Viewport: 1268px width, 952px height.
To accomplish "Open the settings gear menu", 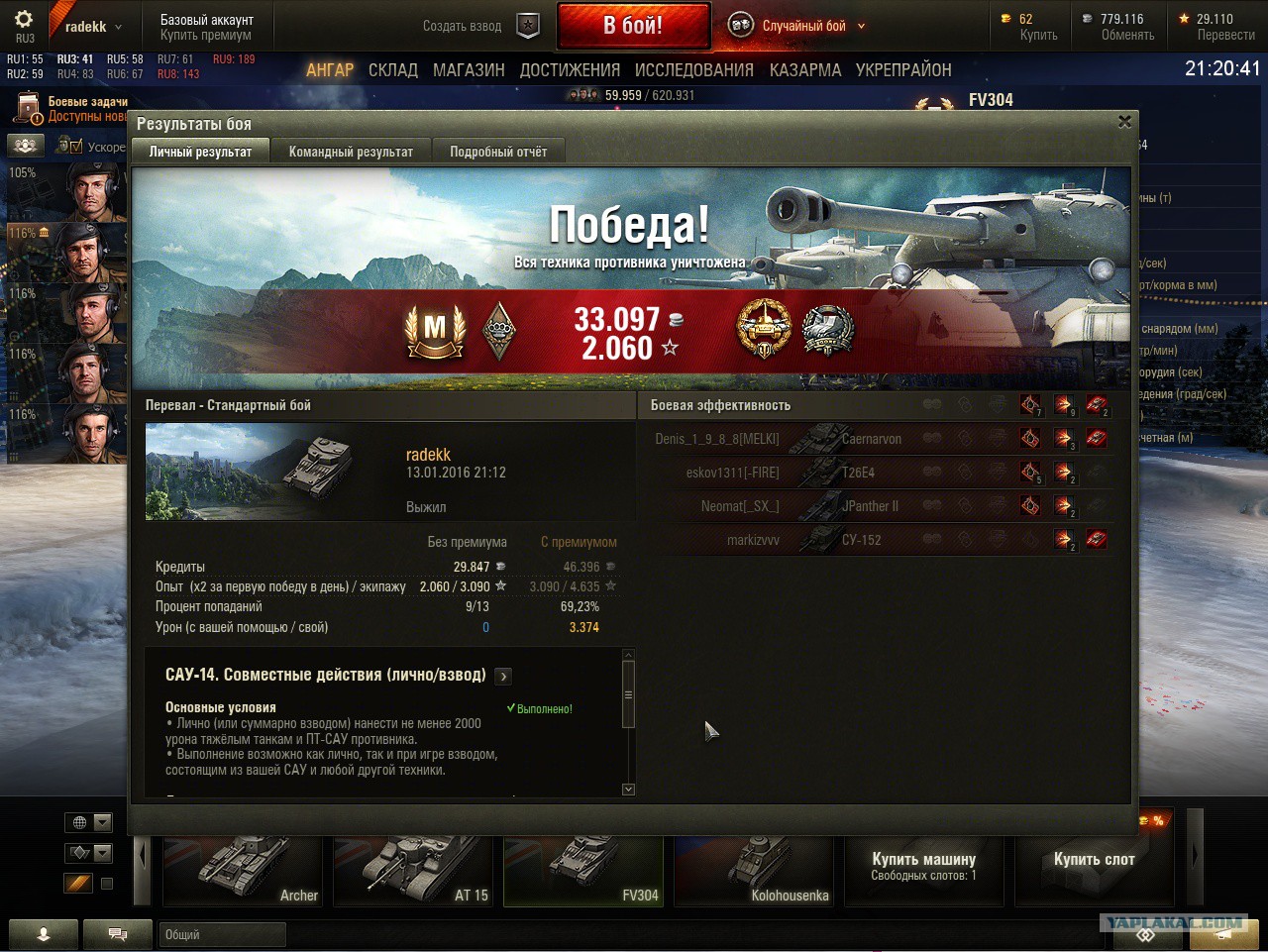I will pyautogui.click(x=24, y=20).
